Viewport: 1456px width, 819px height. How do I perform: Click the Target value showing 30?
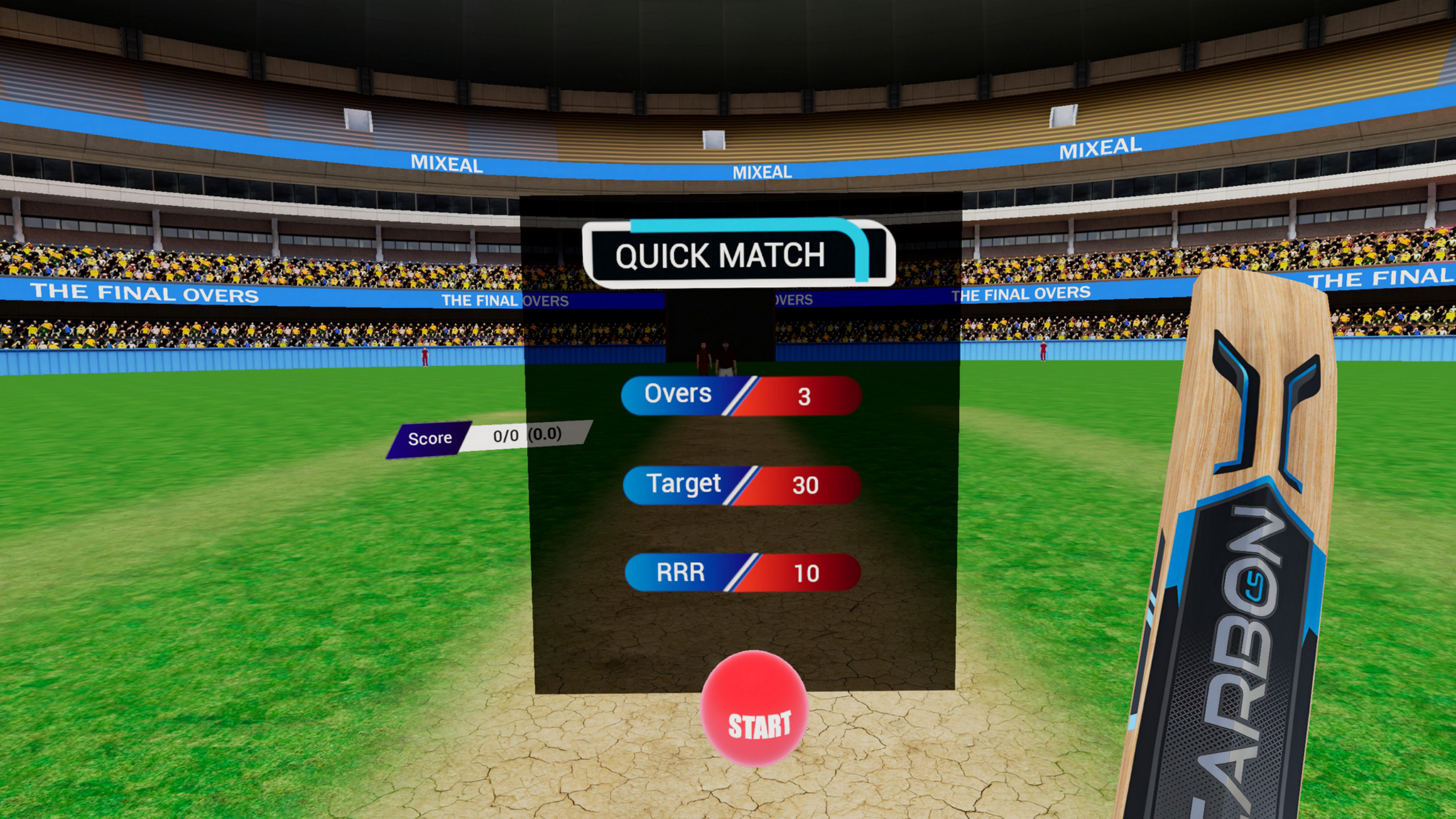pos(808,484)
